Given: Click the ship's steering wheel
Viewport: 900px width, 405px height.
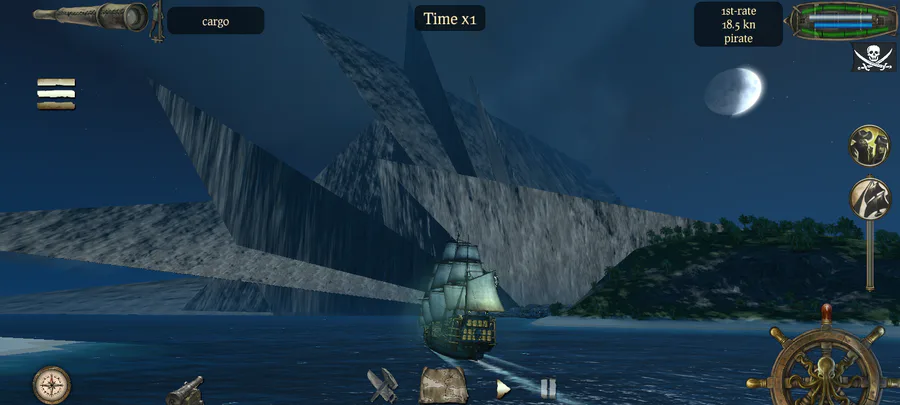Looking at the screenshot, I should pos(825,367).
